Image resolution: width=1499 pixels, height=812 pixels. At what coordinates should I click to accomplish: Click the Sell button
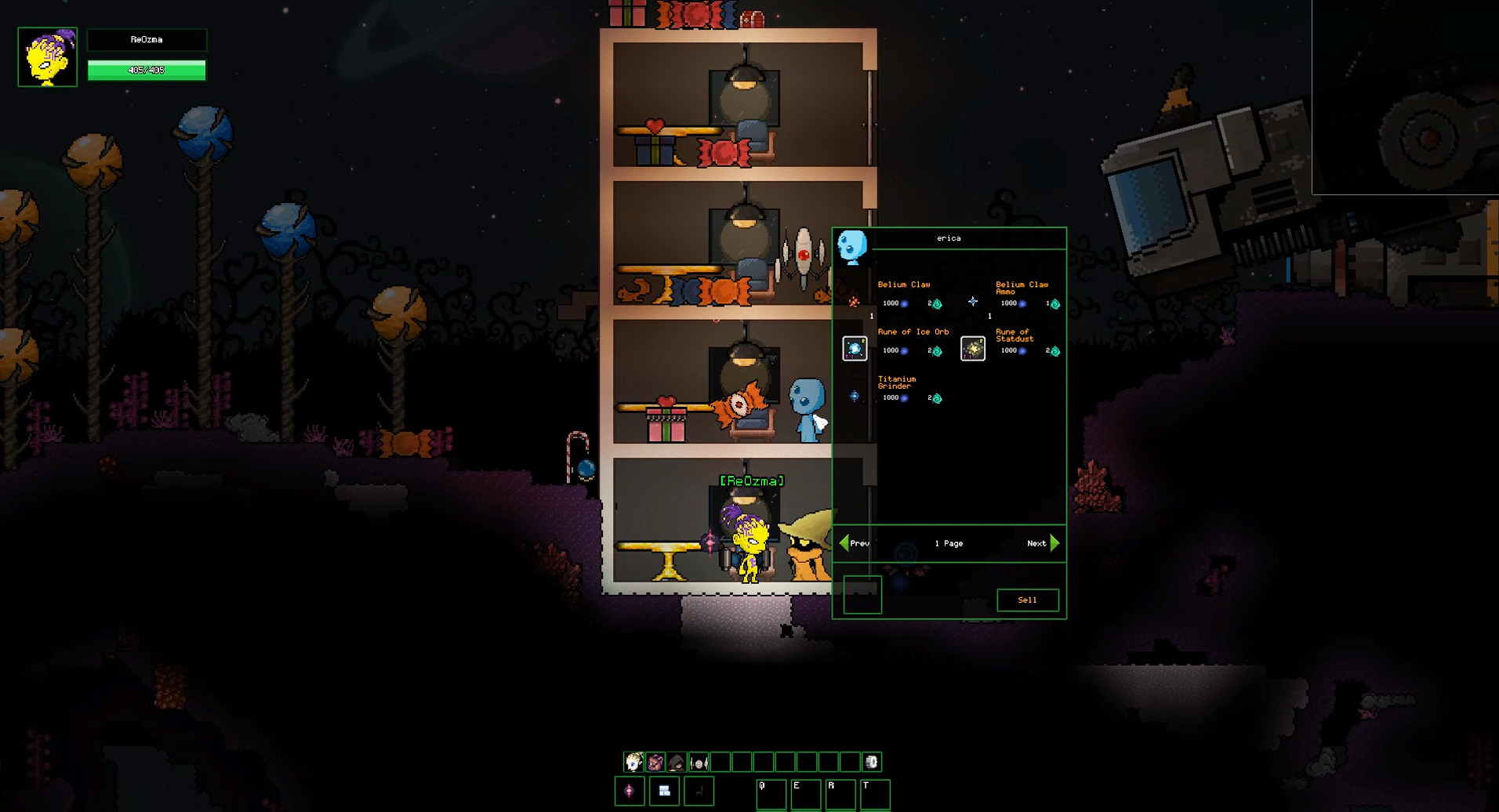point(1027,600)
